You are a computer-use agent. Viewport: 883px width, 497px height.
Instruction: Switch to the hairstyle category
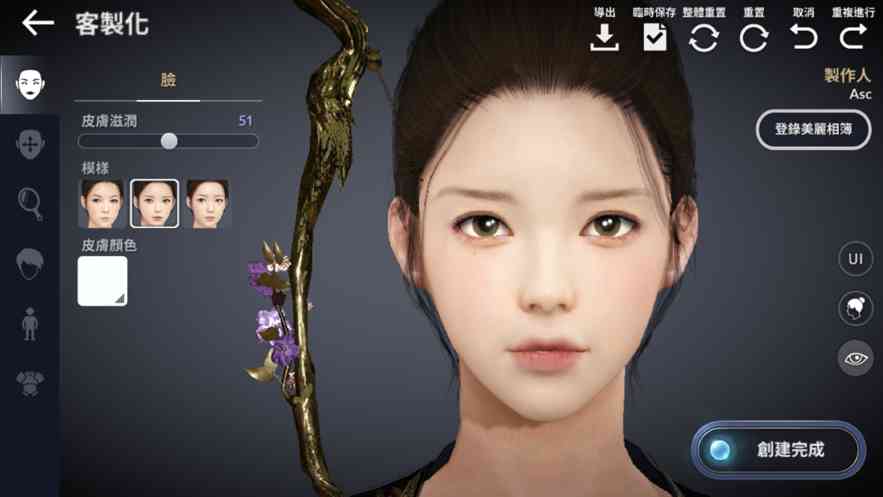[30, 263]
